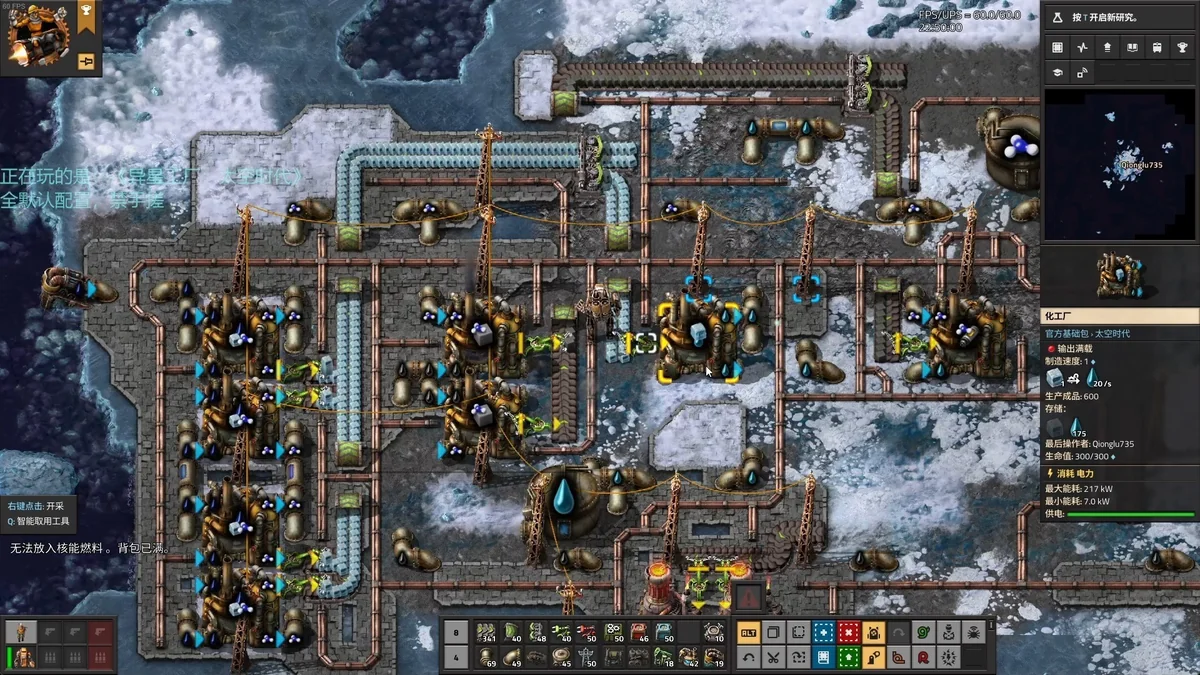
Task: Select the blue blueprint tool with plus
Action: point(823,633)
